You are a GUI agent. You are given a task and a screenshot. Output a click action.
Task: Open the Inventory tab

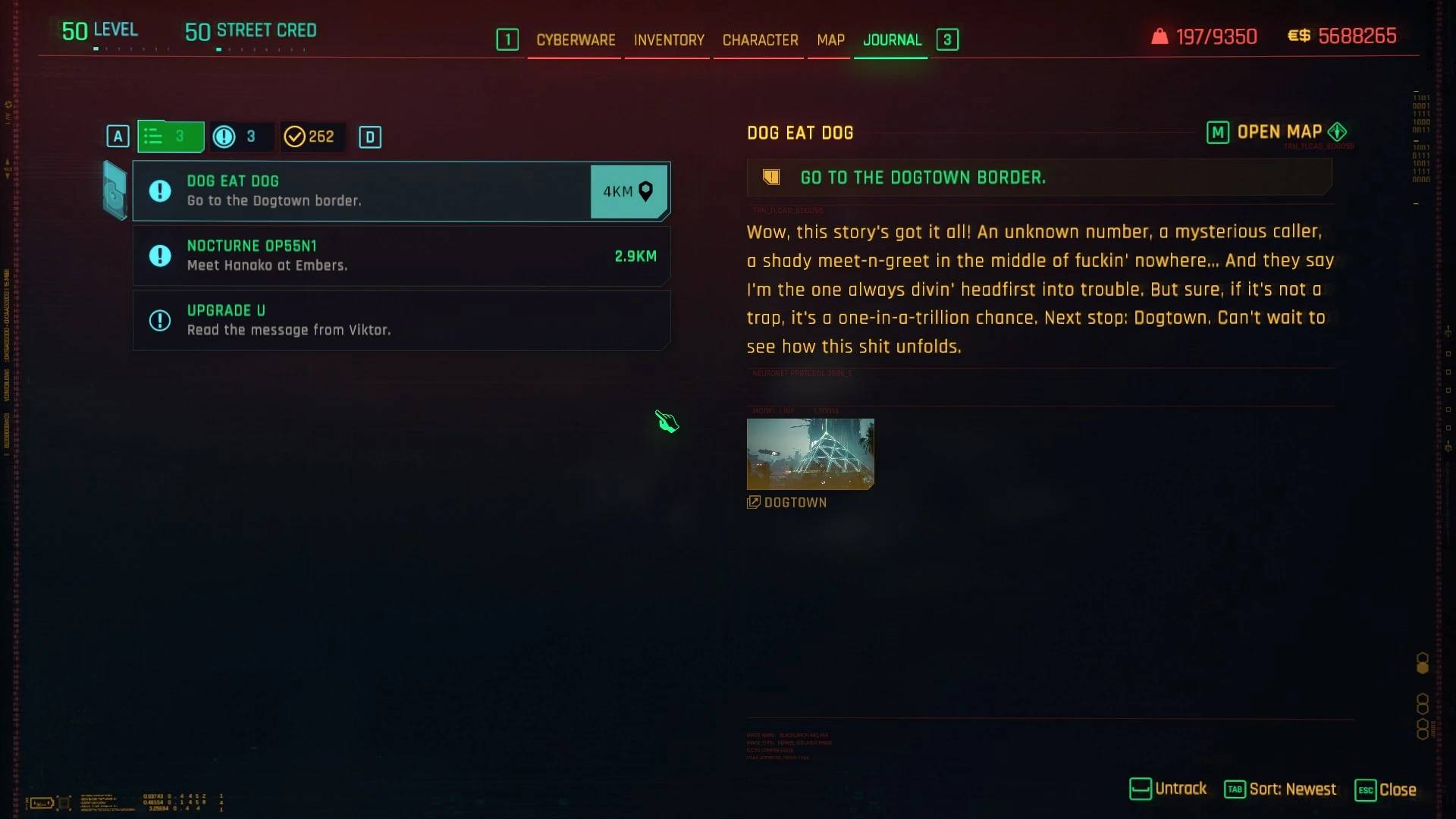tap(669, 40)
